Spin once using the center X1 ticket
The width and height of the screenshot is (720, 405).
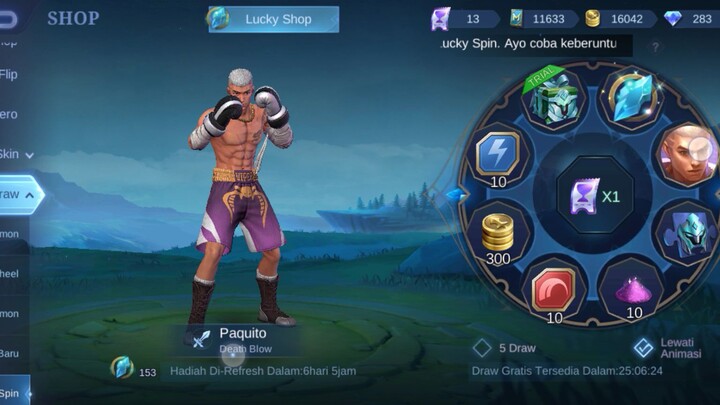coord(595,195)
